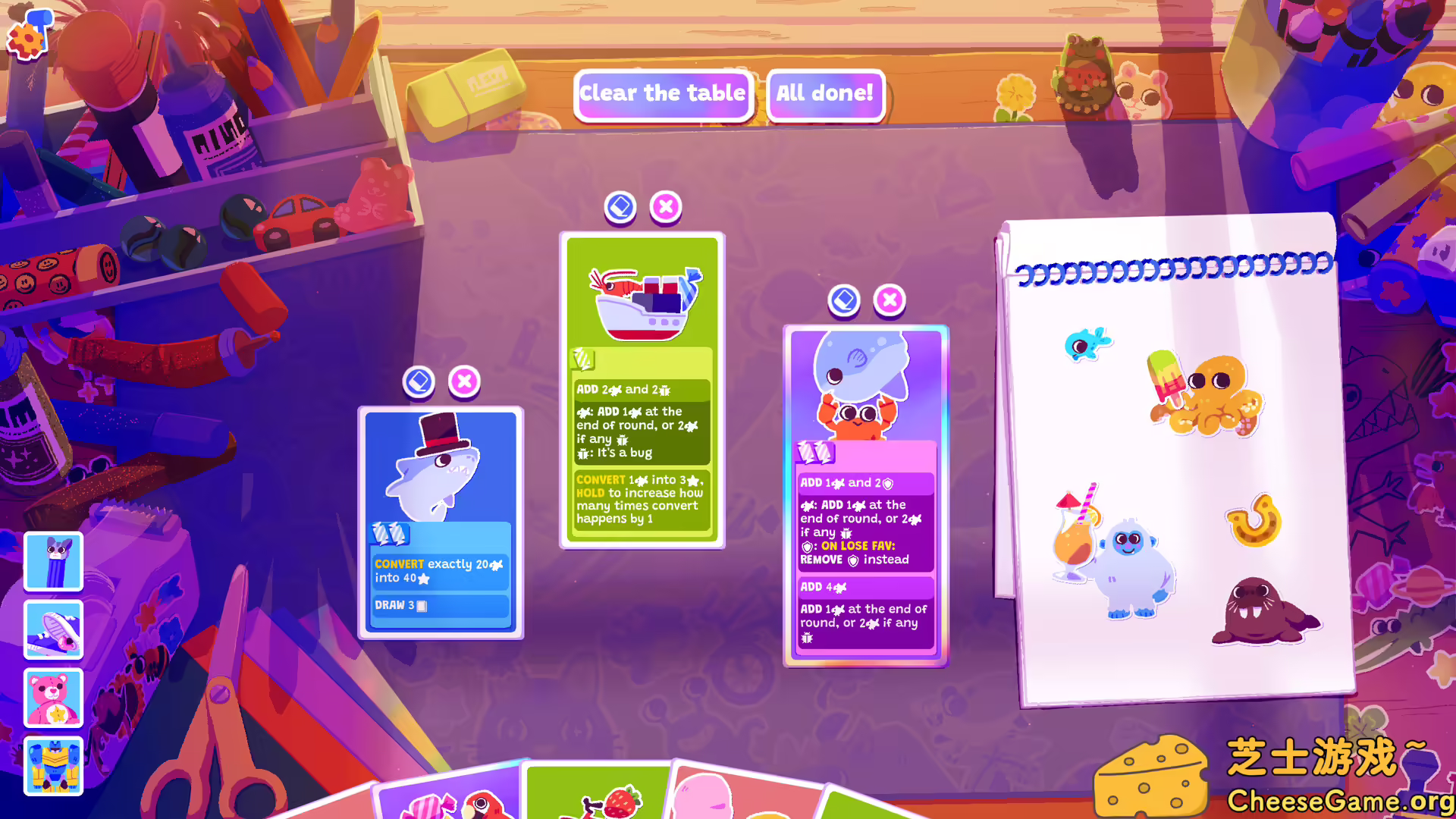Select the Pez dispenser item in the sidebar
1456x819 pixels.
pos(53,562)
